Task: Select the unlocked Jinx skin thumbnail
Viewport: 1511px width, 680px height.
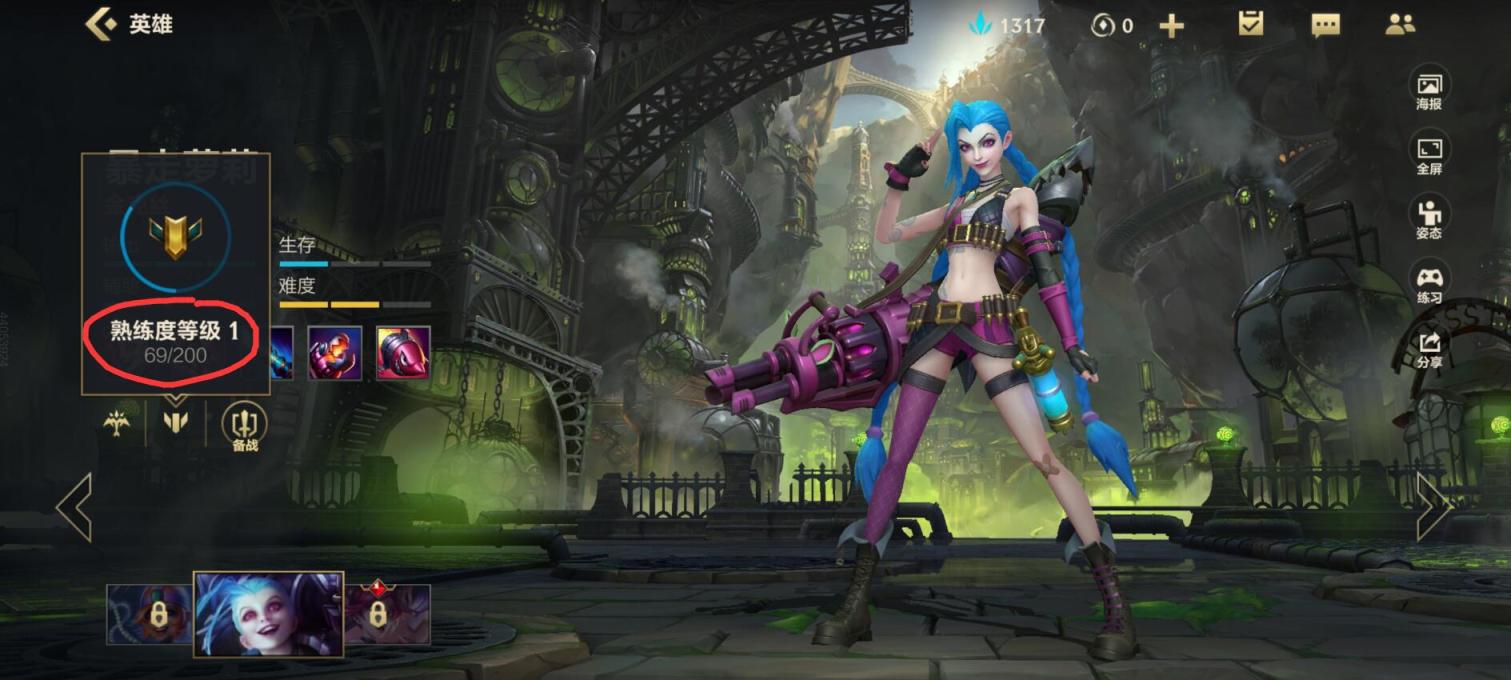Action: pyautogui.click(x=268, y=614)
